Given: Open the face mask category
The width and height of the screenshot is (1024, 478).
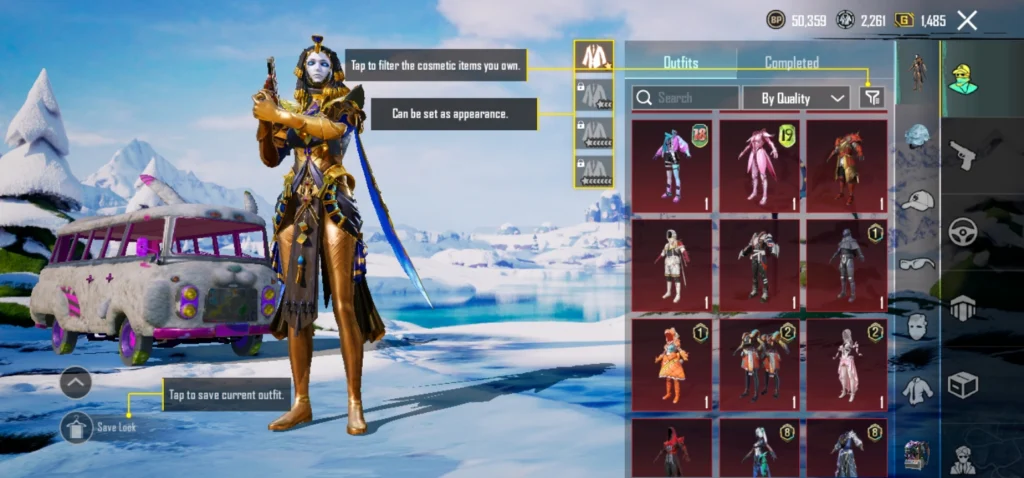Looking at the screenshot, I should [917, 326].
